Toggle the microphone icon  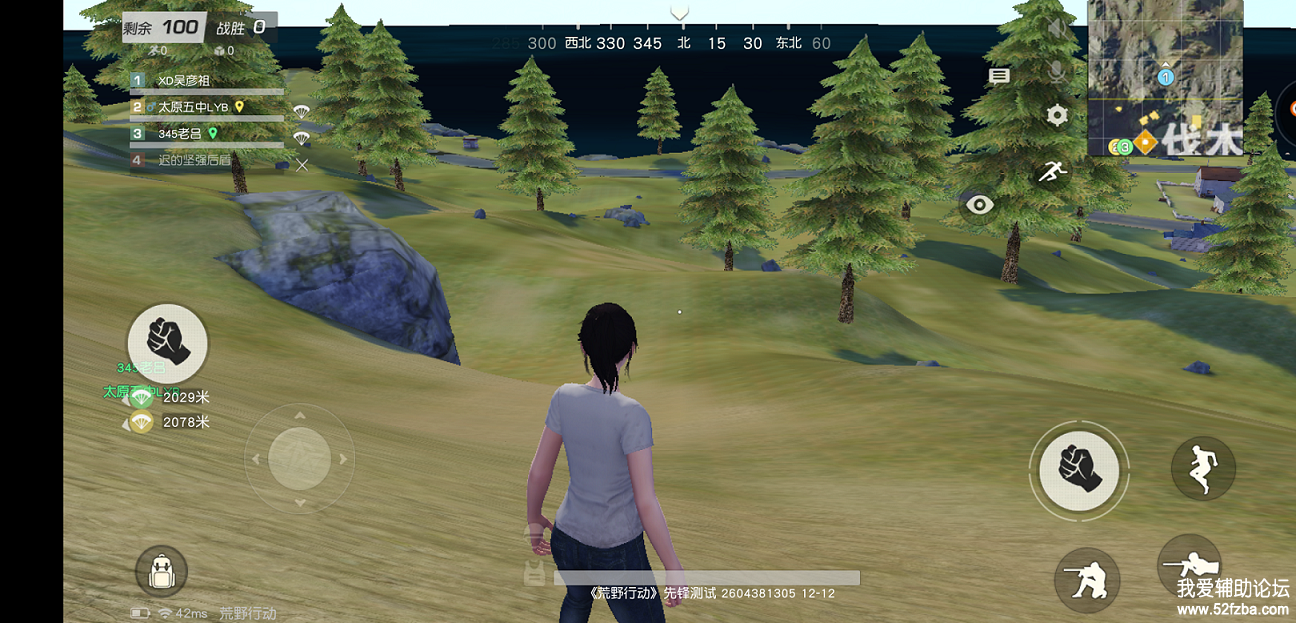point(1057,72)
